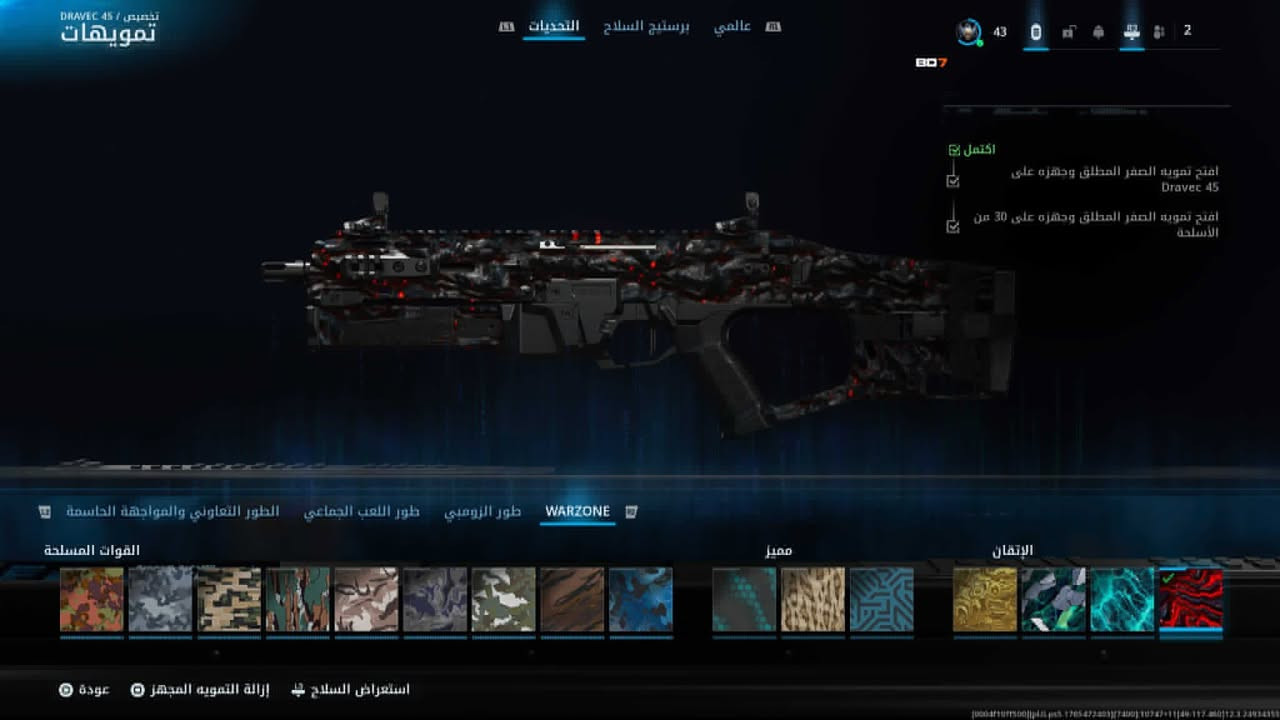Click the monitor icon beside the WARZONE tab
1280x720 pixels.
[630, 510]
